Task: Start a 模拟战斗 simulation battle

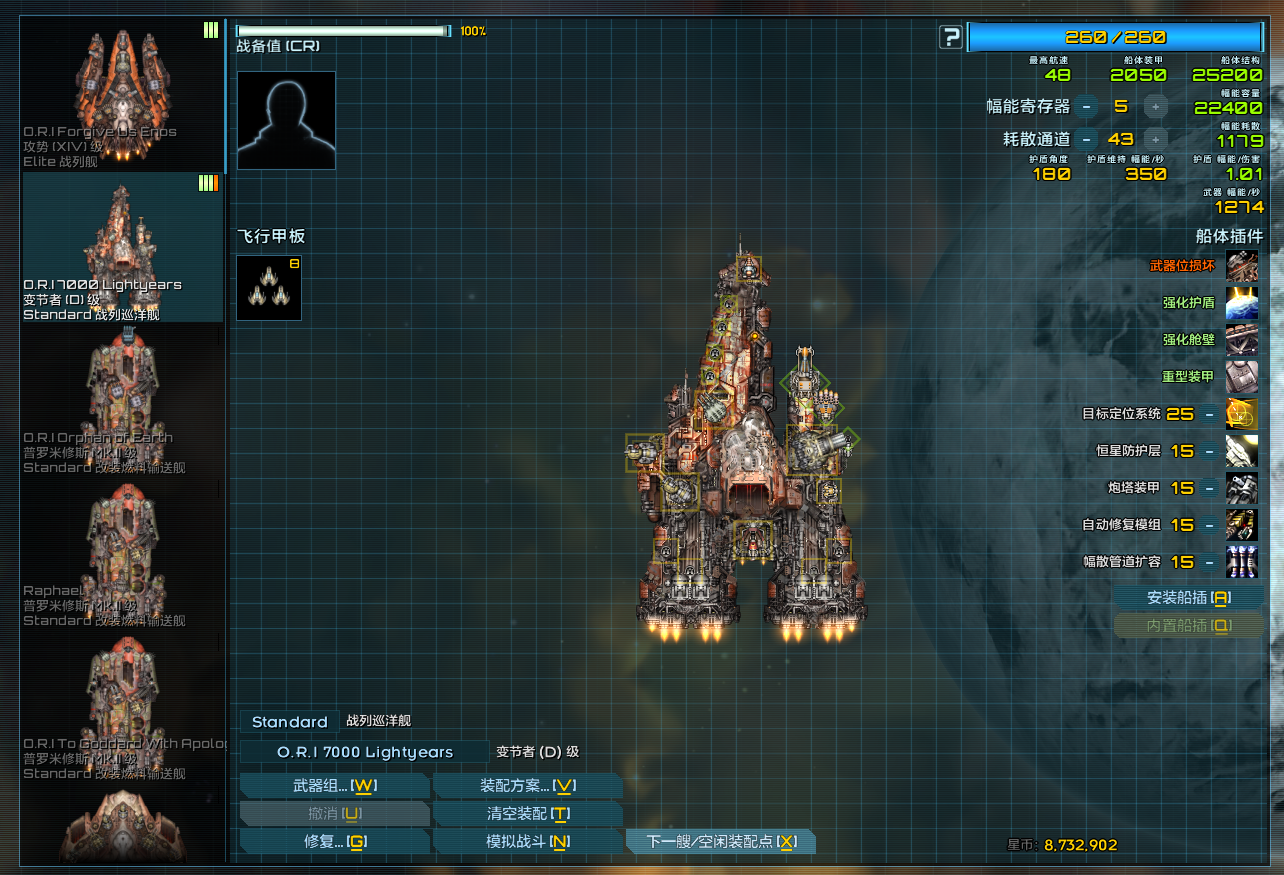Action: tap(528, 842)
